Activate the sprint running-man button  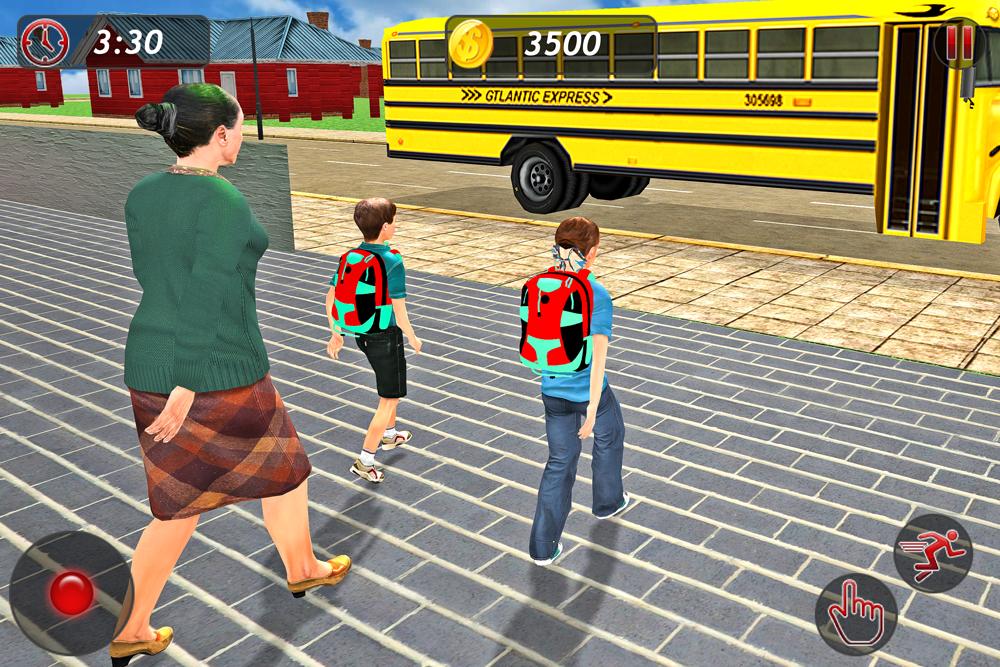pos(932,552)
